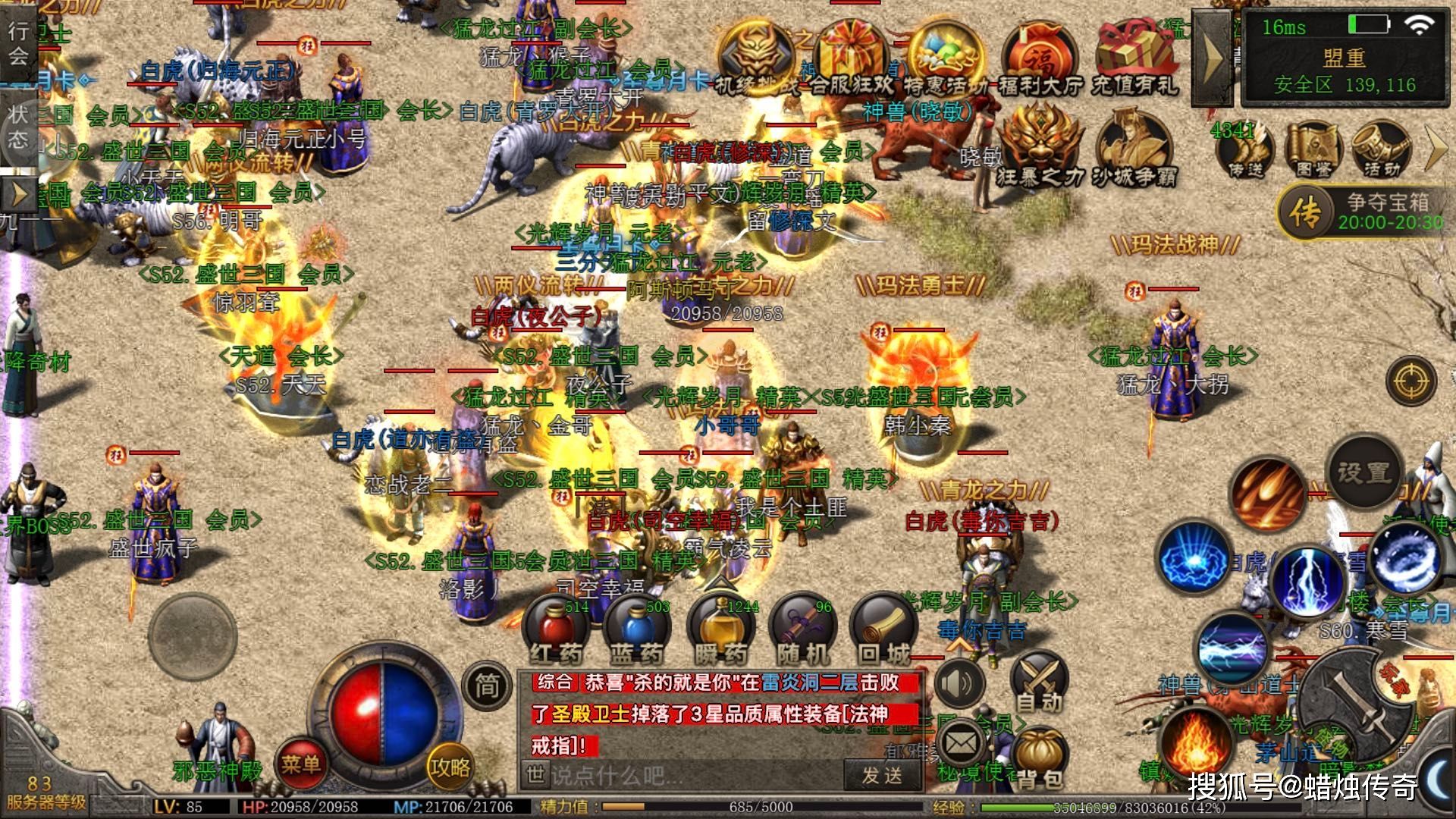Open the 特惠活动 special offers icon
This screenshot has width=1456, height=819.
click(946, 59)
